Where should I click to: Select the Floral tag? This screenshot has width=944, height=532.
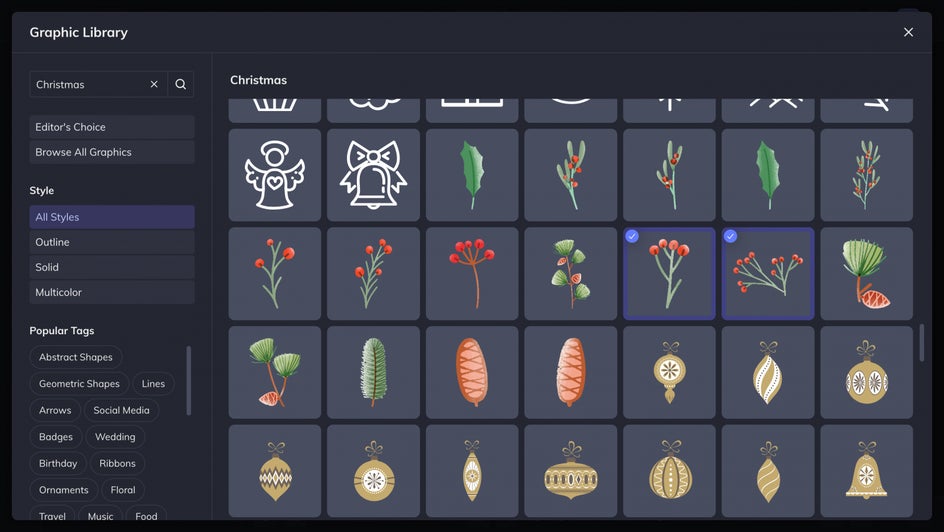pos(123,490)
